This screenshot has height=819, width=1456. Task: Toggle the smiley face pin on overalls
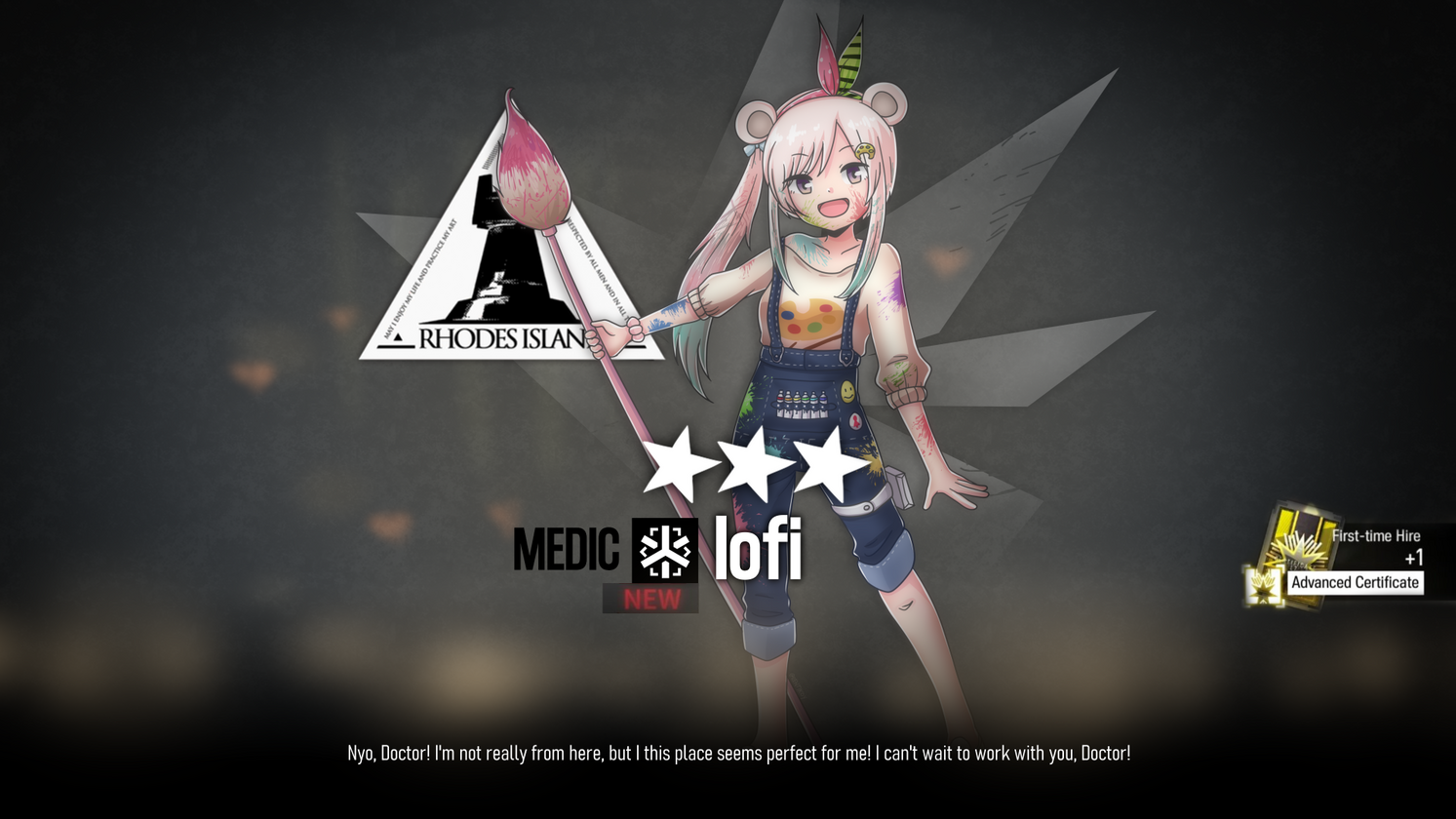tap(847, 392)
